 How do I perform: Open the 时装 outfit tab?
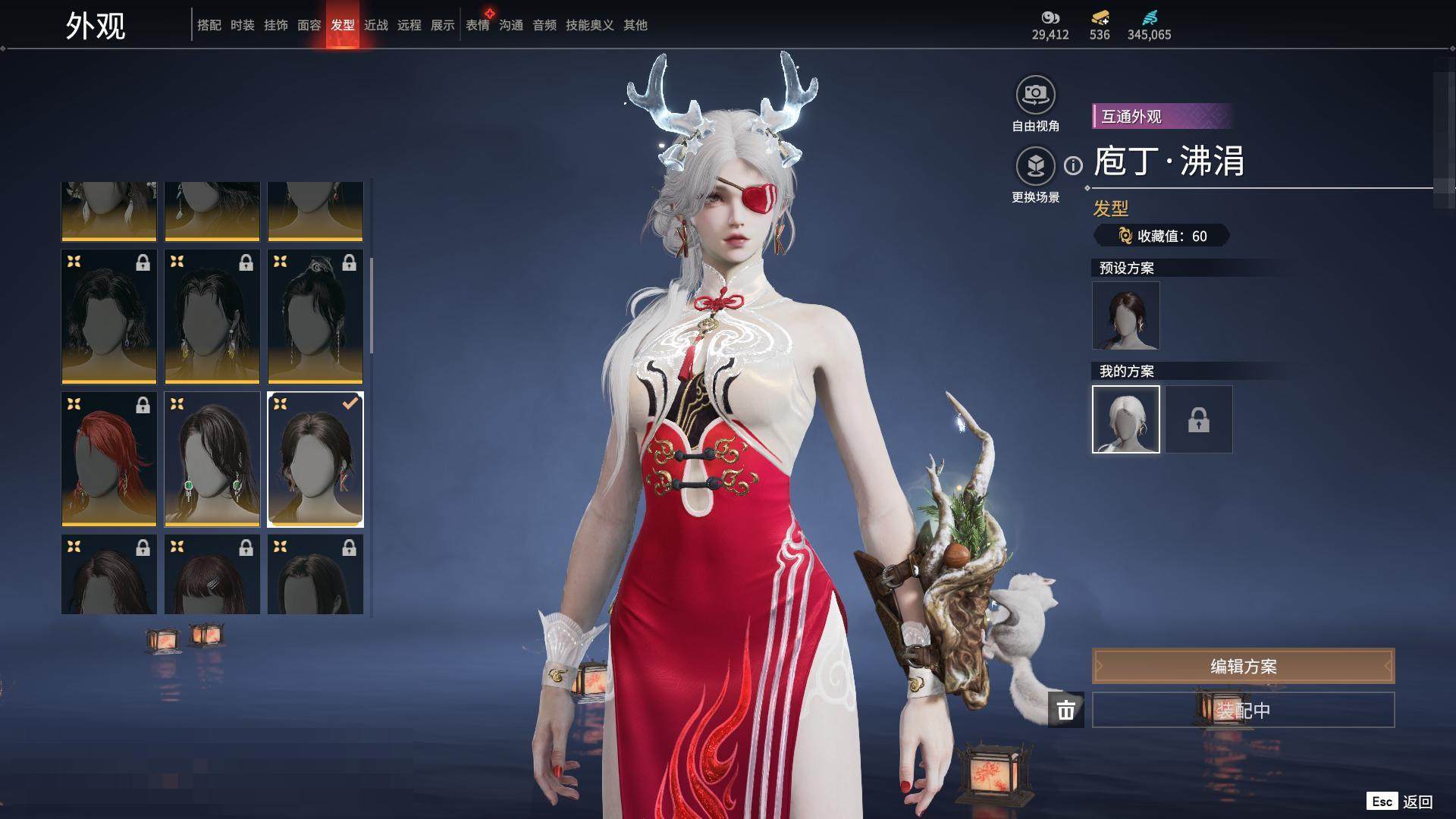pyautogui.click(x=242, y=25)
